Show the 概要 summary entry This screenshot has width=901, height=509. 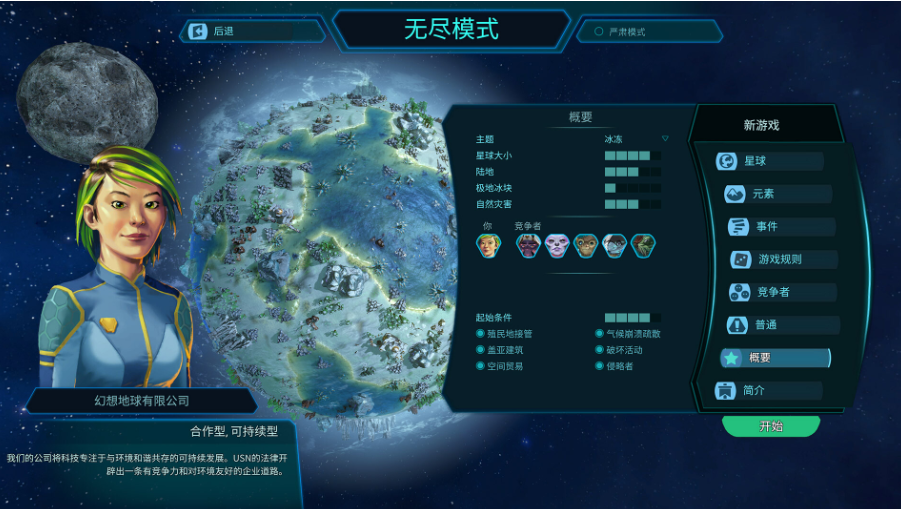[x=775, y=358]
